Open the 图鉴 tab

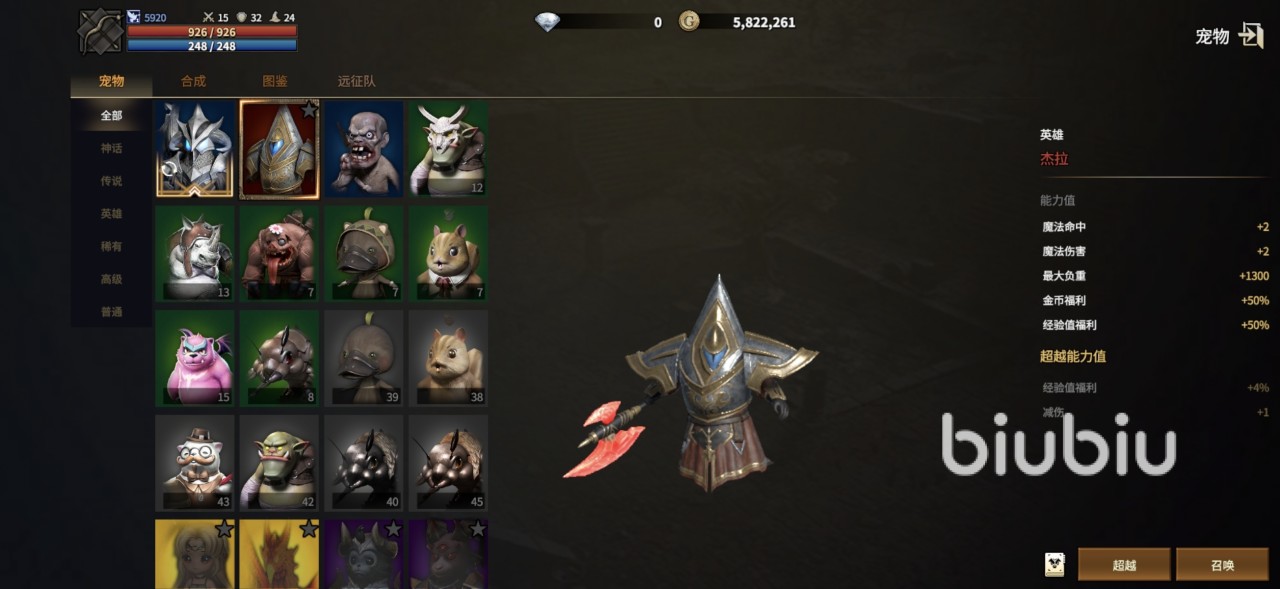tap(275, 81)
